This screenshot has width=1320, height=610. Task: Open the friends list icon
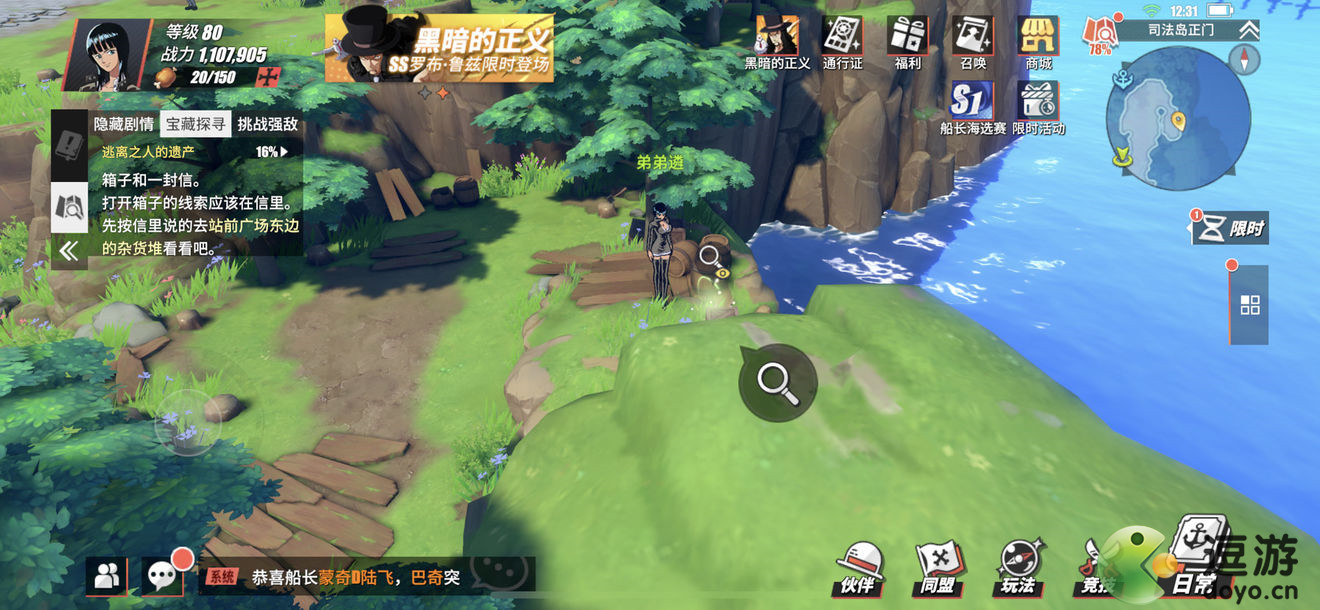point(106,575)
